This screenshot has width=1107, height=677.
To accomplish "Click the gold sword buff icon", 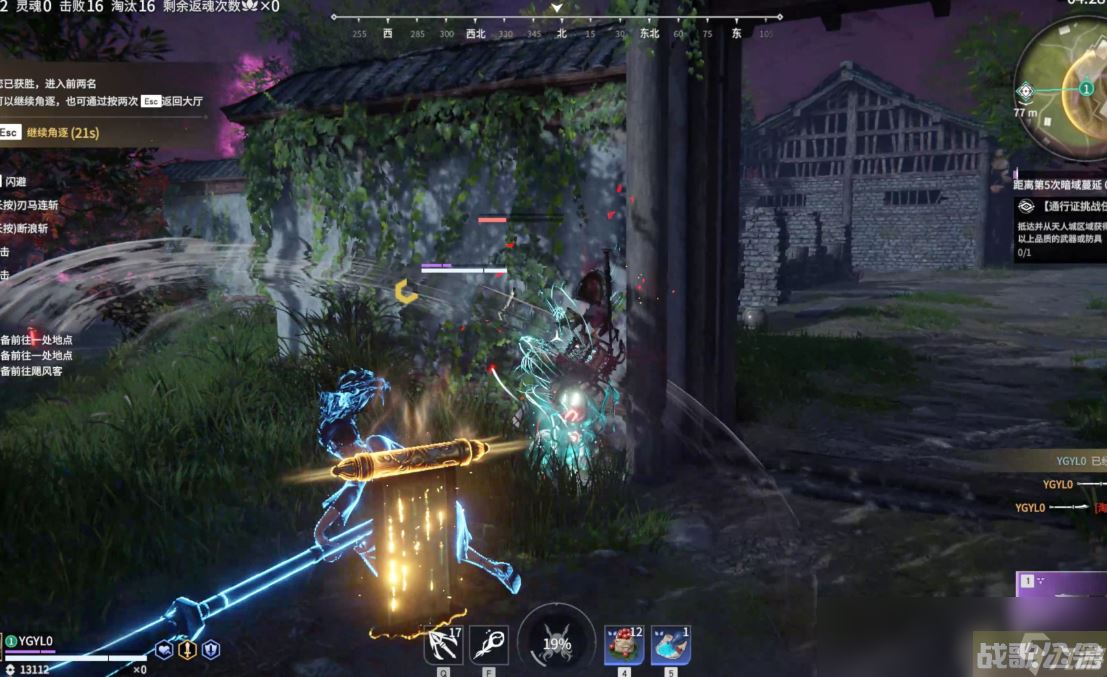I will 187,650.
